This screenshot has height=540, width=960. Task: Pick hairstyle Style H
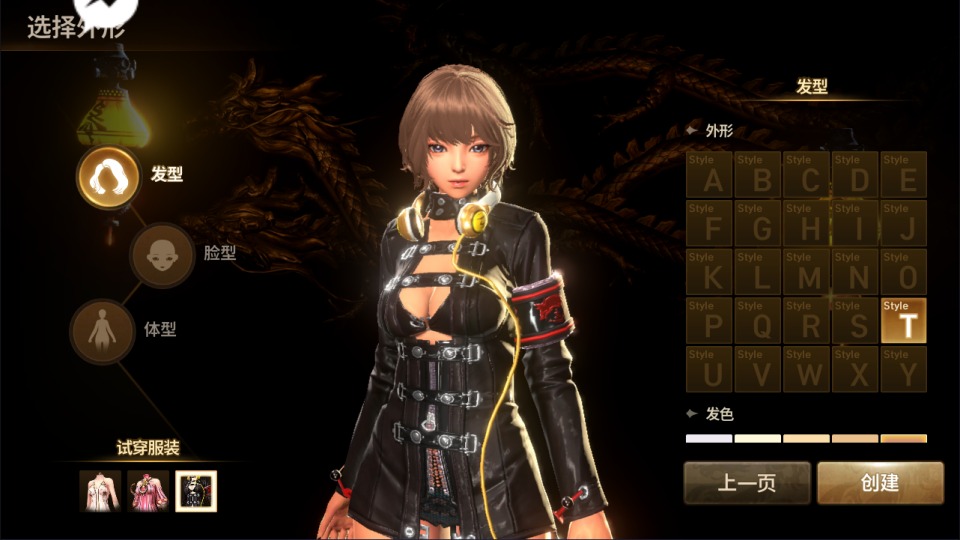pyautogui.click(x=807, y=223)
